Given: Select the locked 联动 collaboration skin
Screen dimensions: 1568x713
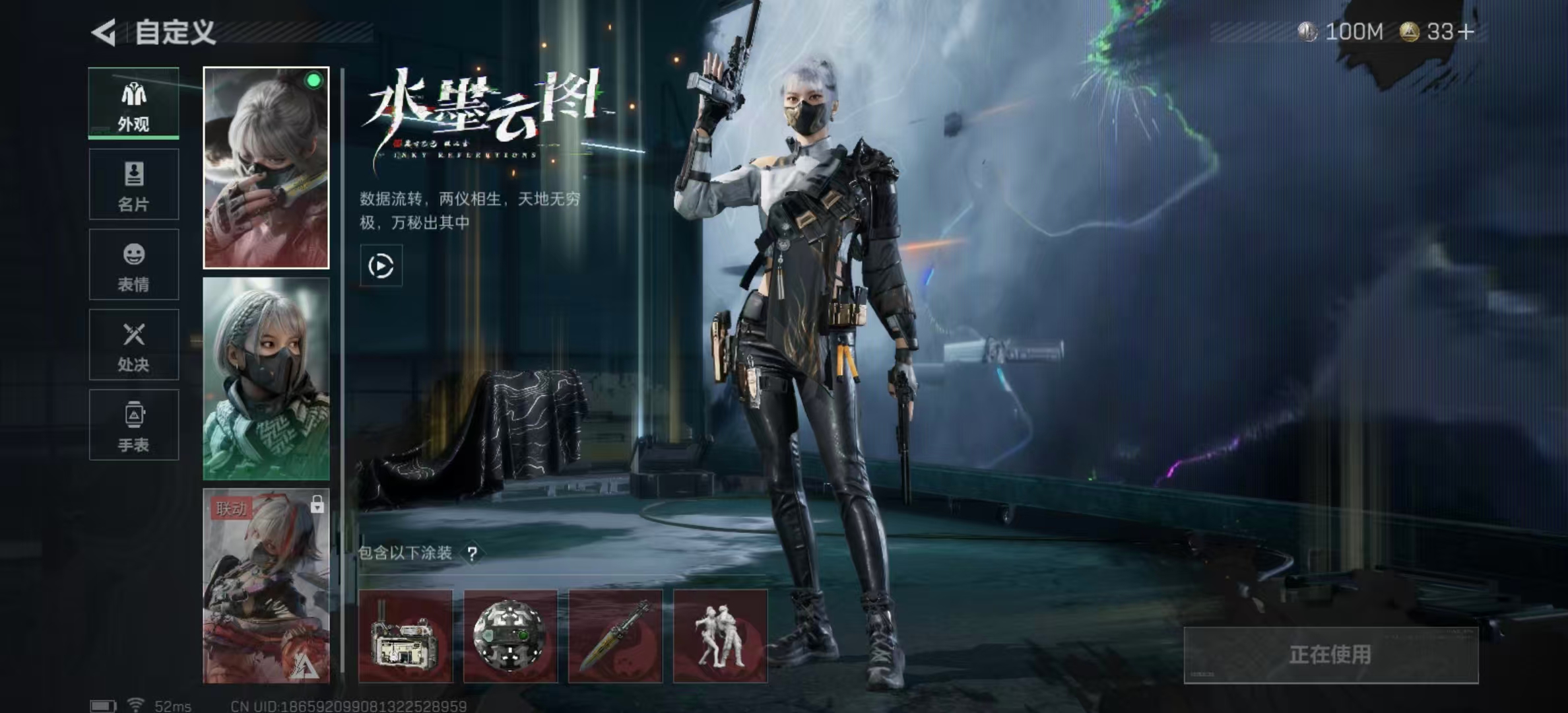Looking at the screenshot, I should [x=266, y=586].
